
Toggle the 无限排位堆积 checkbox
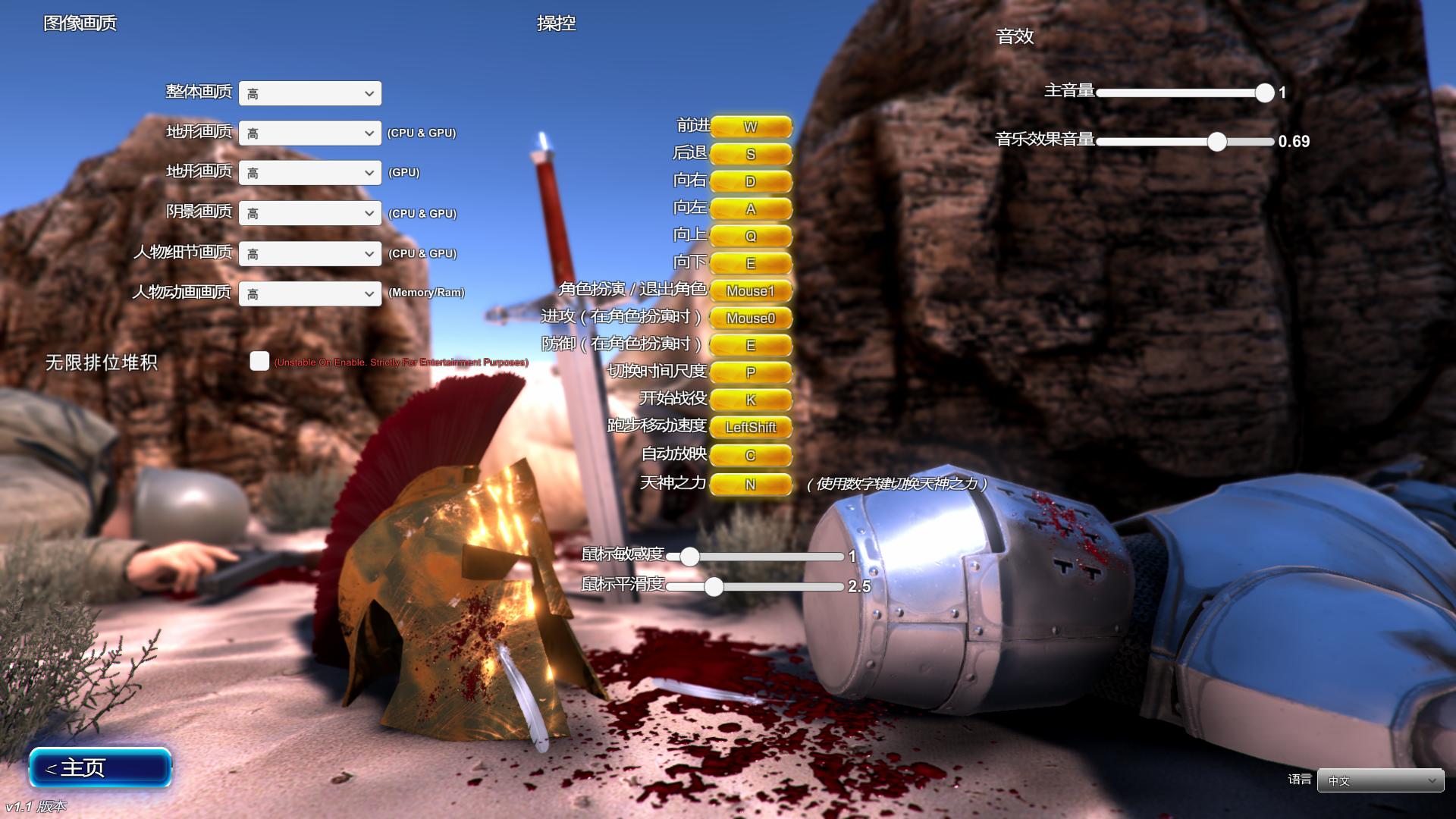259,361
